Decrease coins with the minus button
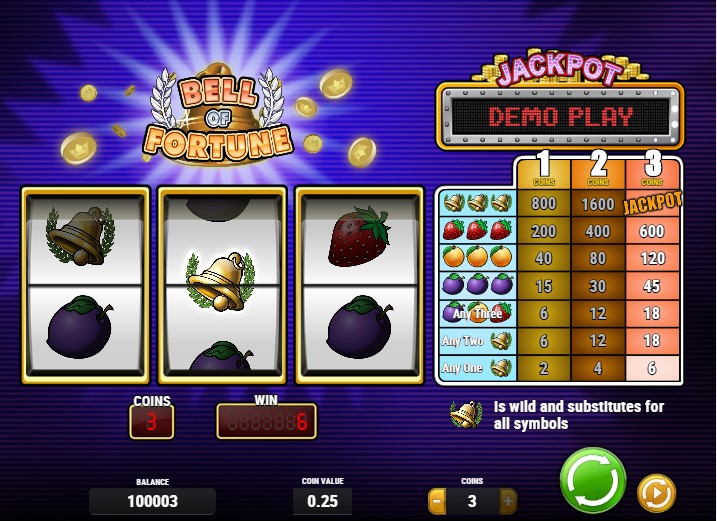Viewport: 717px width, 521px height. pos(437,500)
